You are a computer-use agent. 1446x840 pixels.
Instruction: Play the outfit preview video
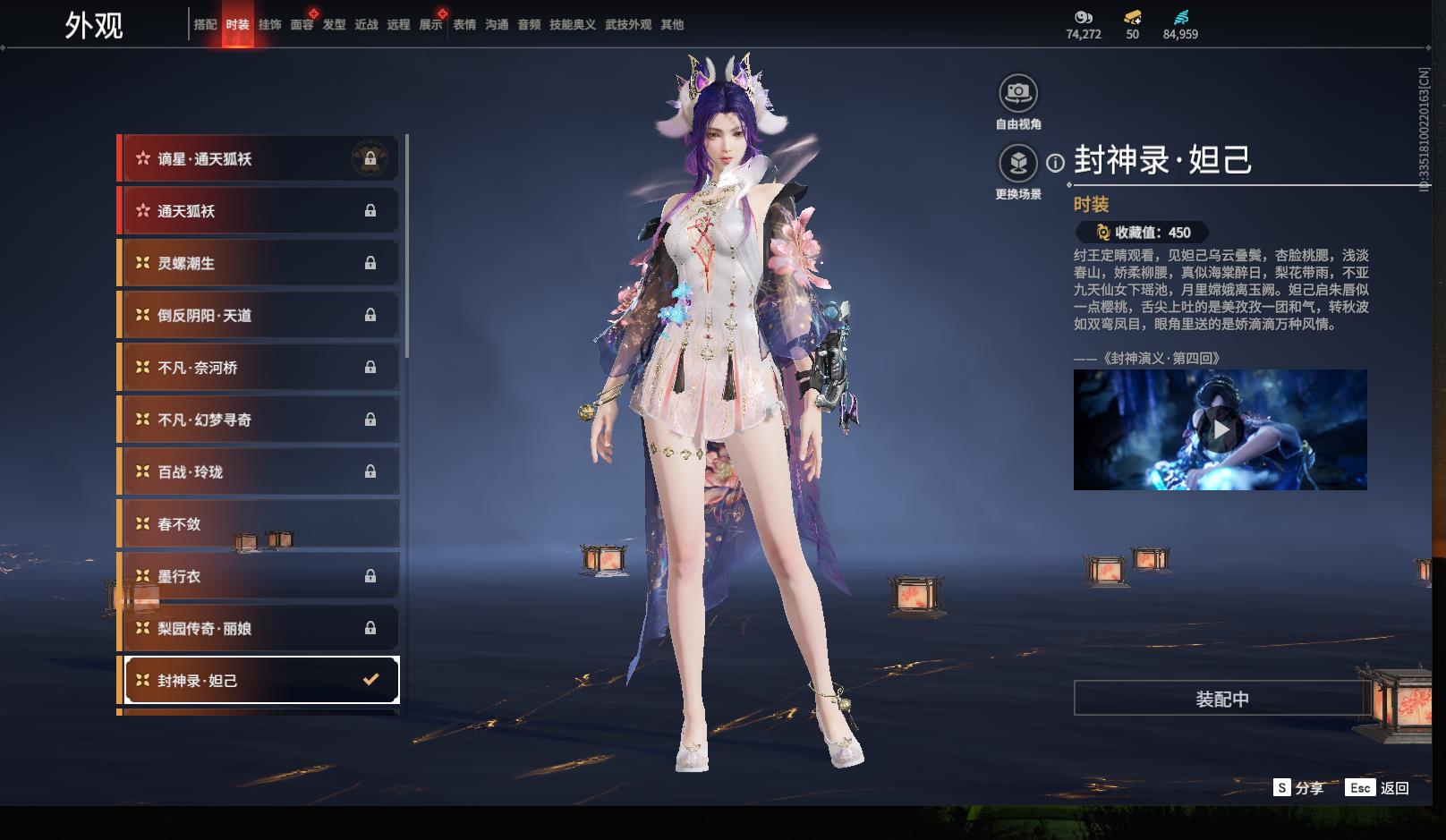pyautogui.click(x=1221, y=430)
